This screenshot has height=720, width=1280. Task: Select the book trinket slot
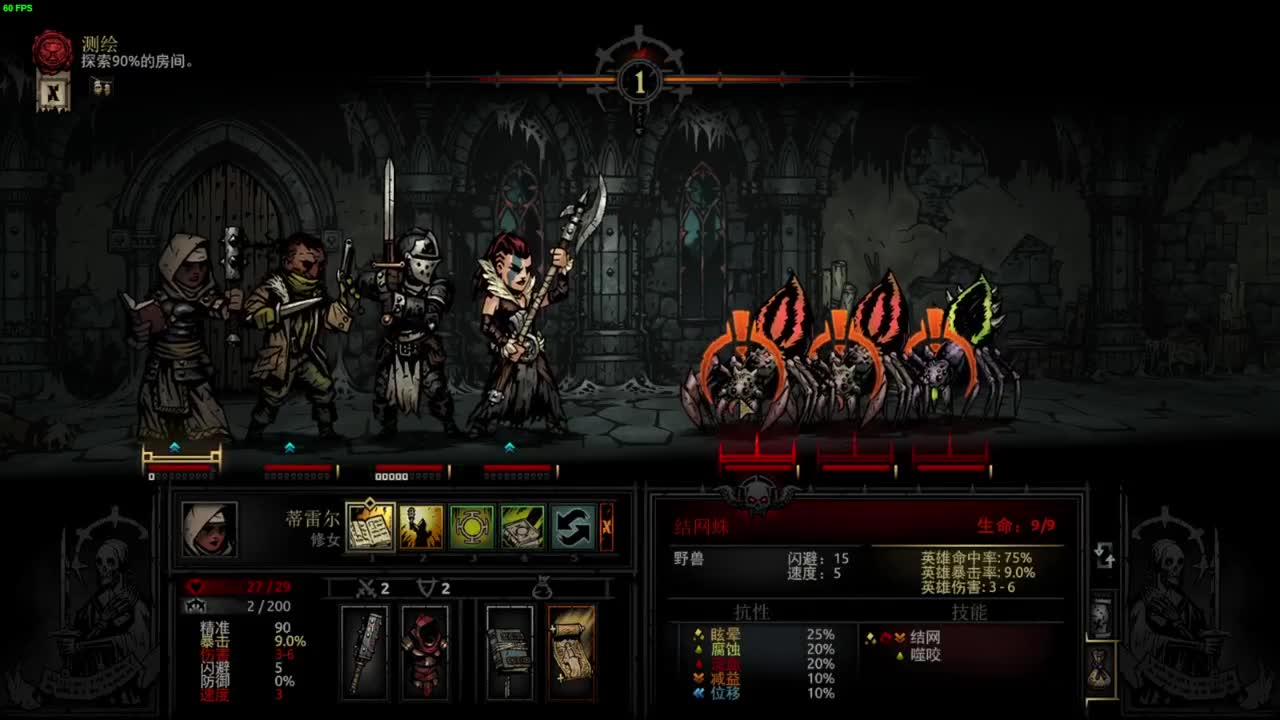pos(510,652)
